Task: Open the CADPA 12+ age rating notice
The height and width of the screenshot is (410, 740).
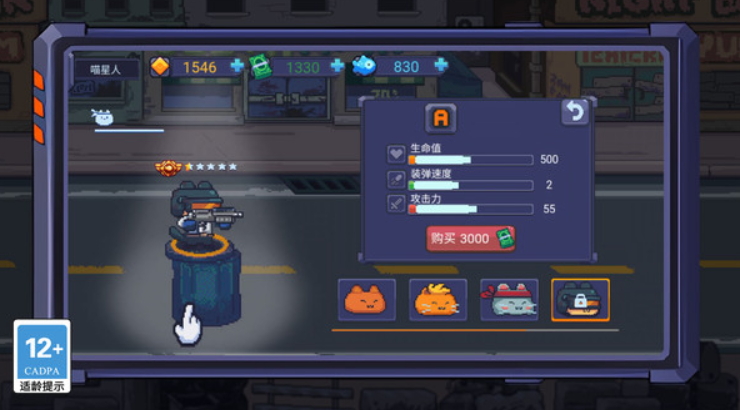Action: click(42, 355)
